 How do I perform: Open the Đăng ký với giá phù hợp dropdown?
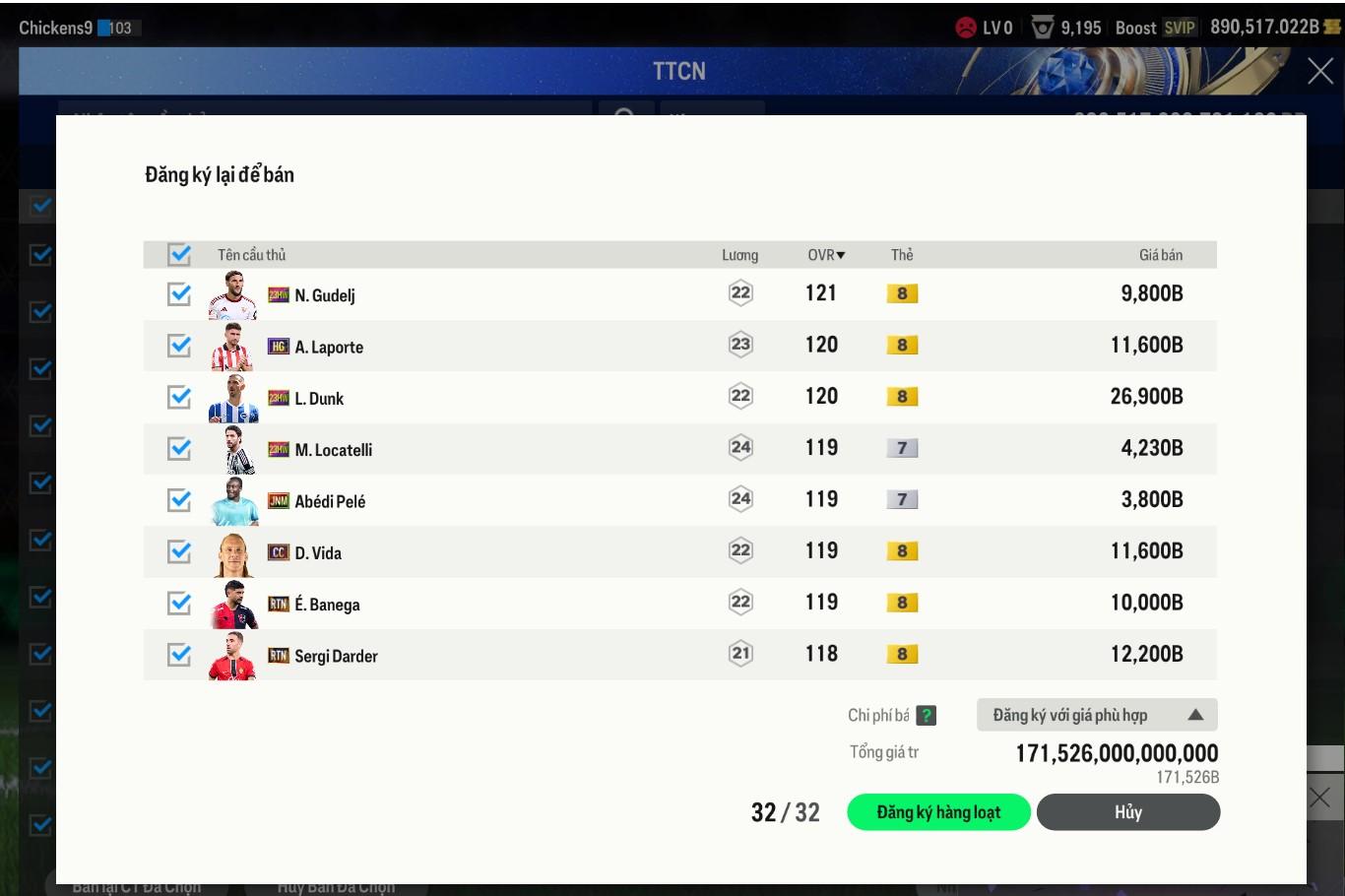coord(1097,715)
